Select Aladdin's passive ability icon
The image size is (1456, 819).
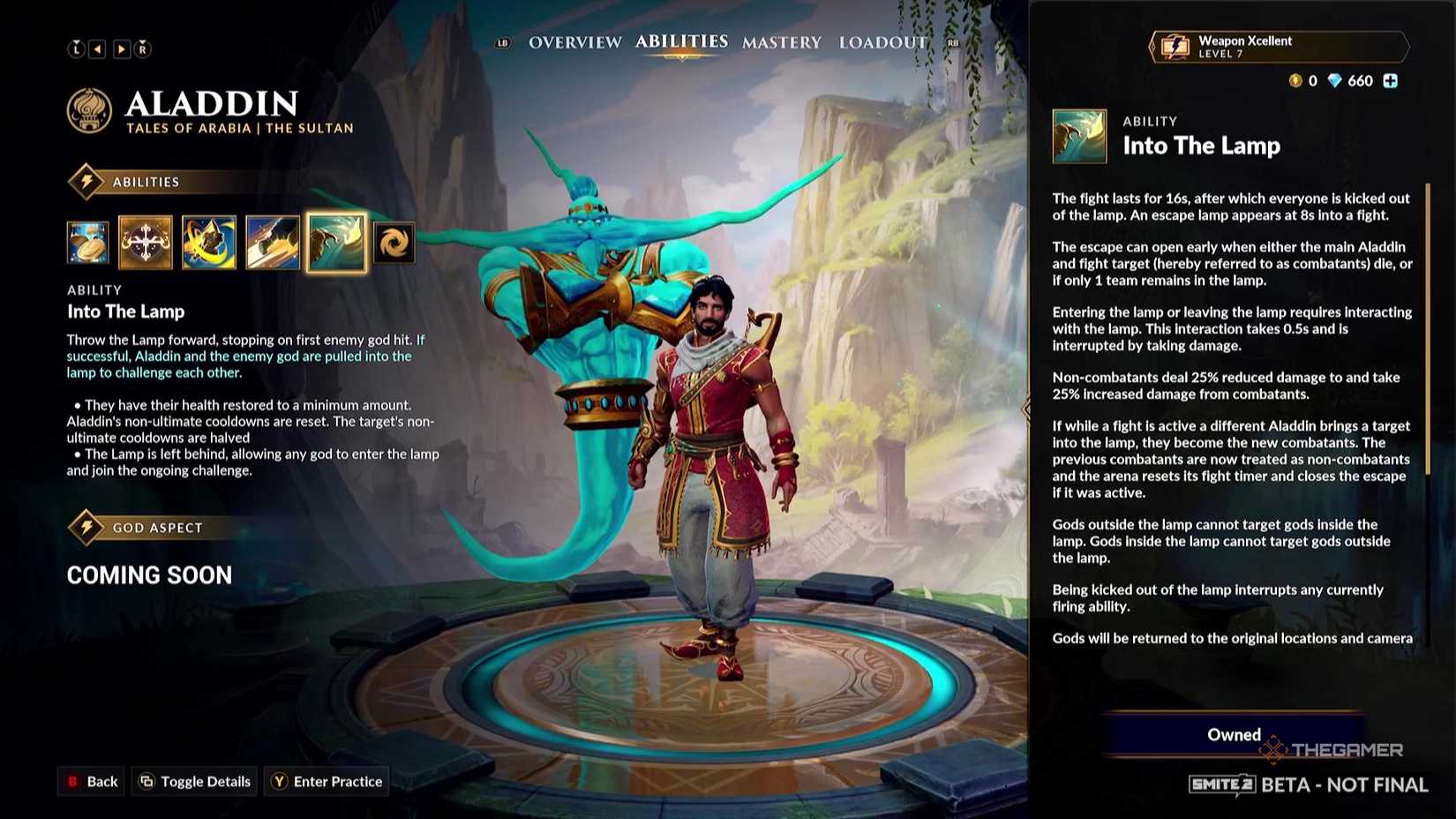[x=87, y=243]
